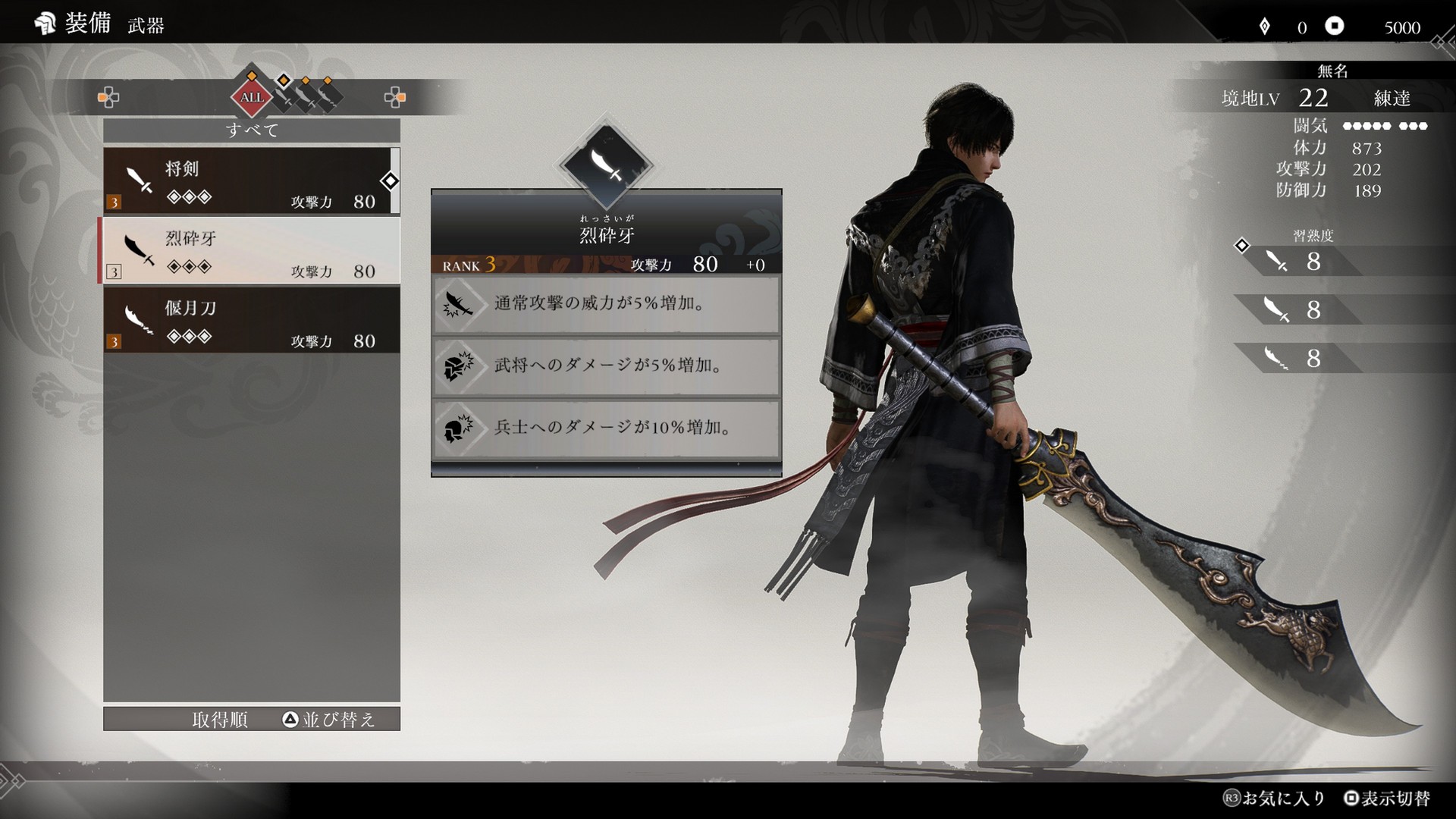View the soldier damage +10% trait

coord(606,428)
